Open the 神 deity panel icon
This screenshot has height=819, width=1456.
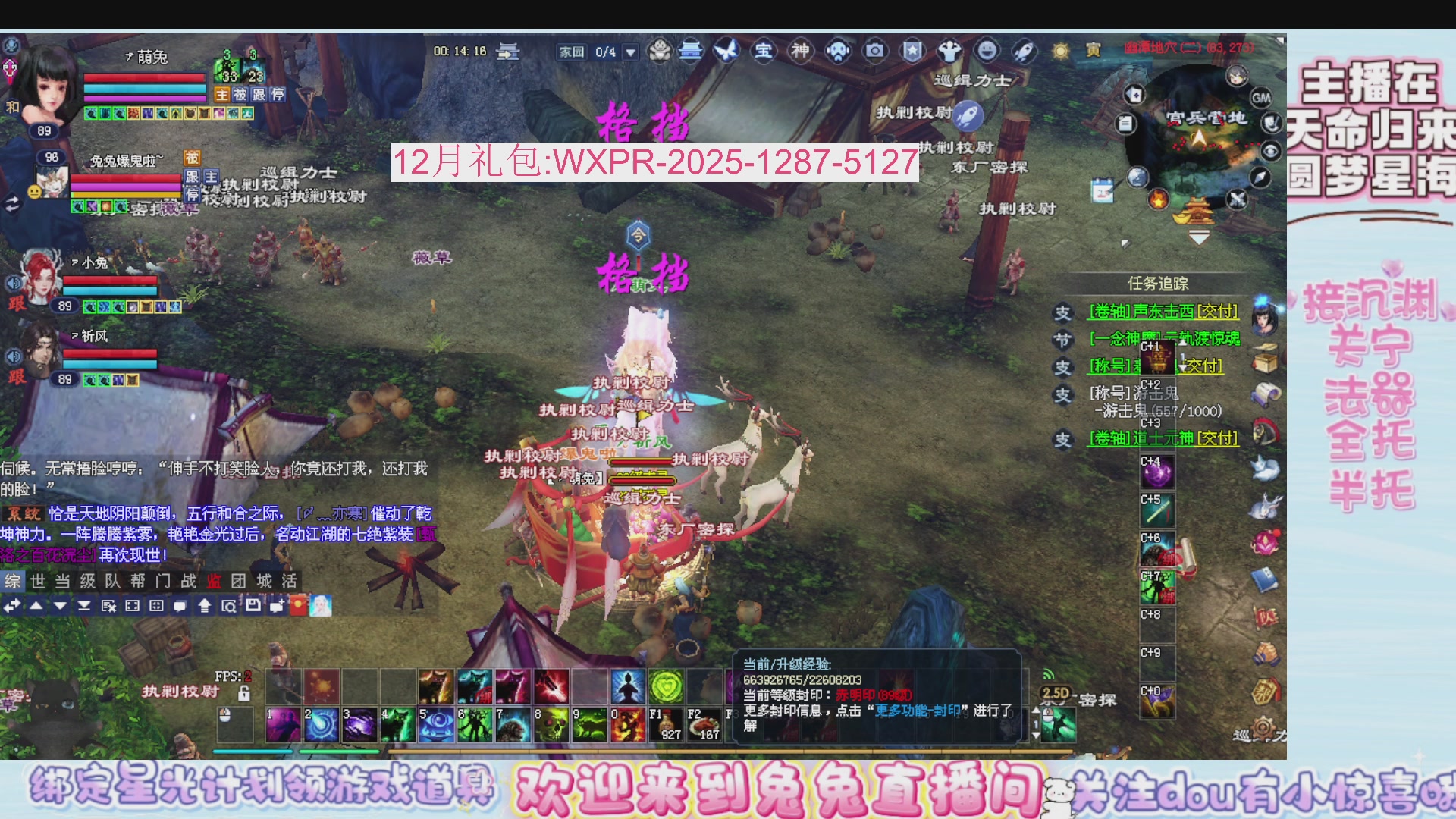[800, 52]
